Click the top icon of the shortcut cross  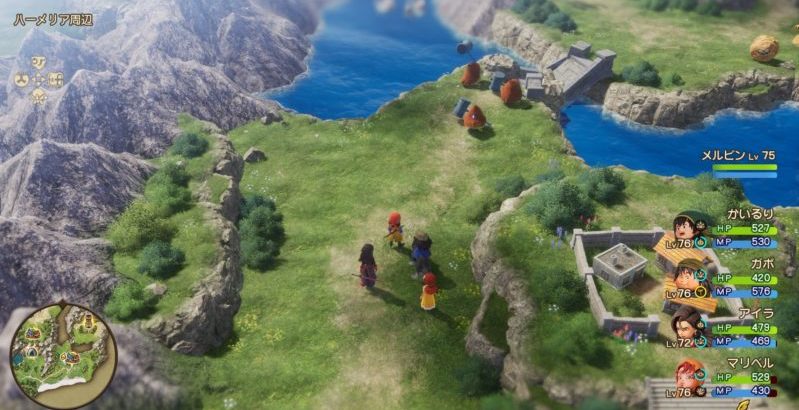tap(38, 60)
